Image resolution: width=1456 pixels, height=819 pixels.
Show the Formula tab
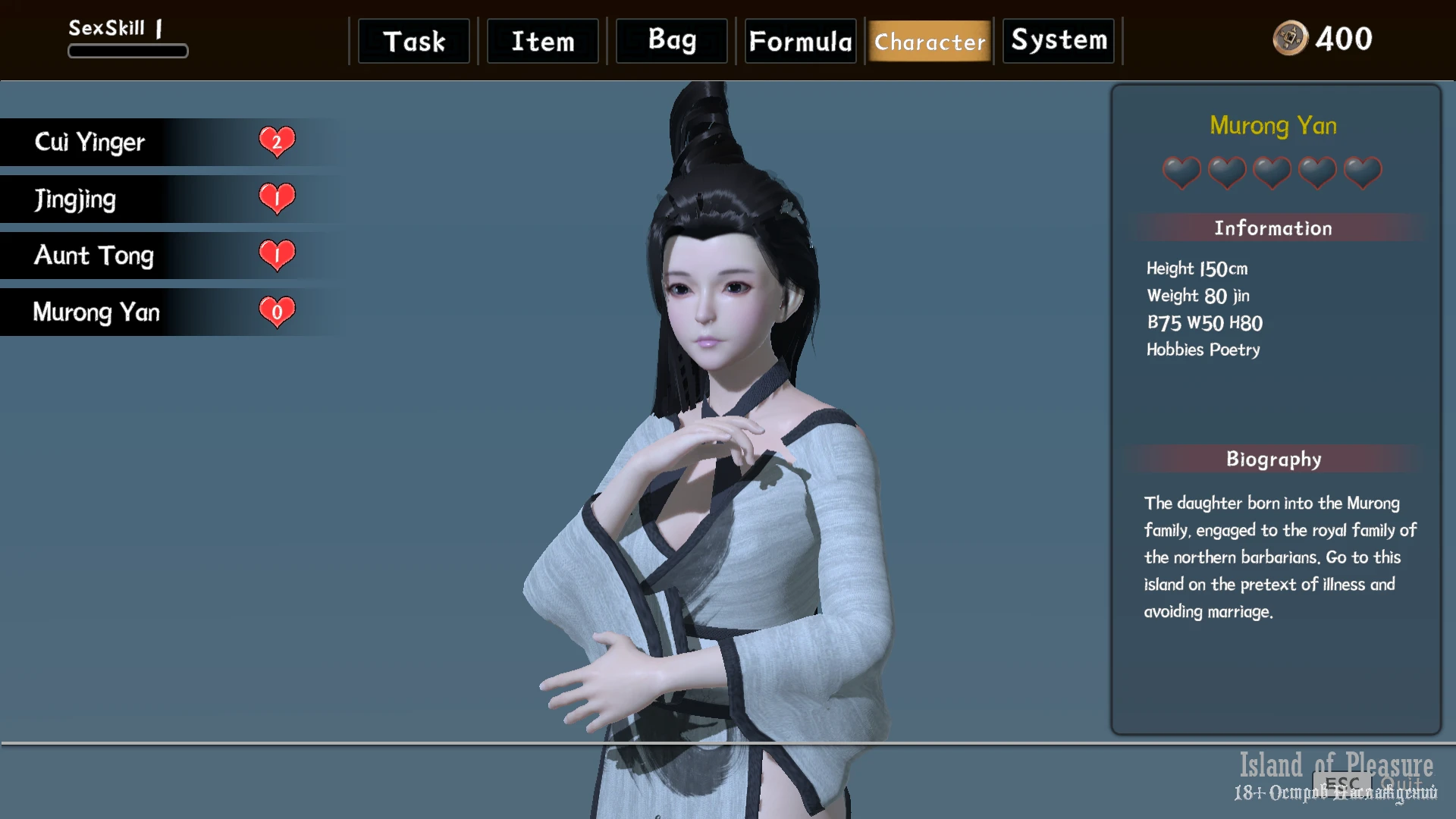click(801, 41)
